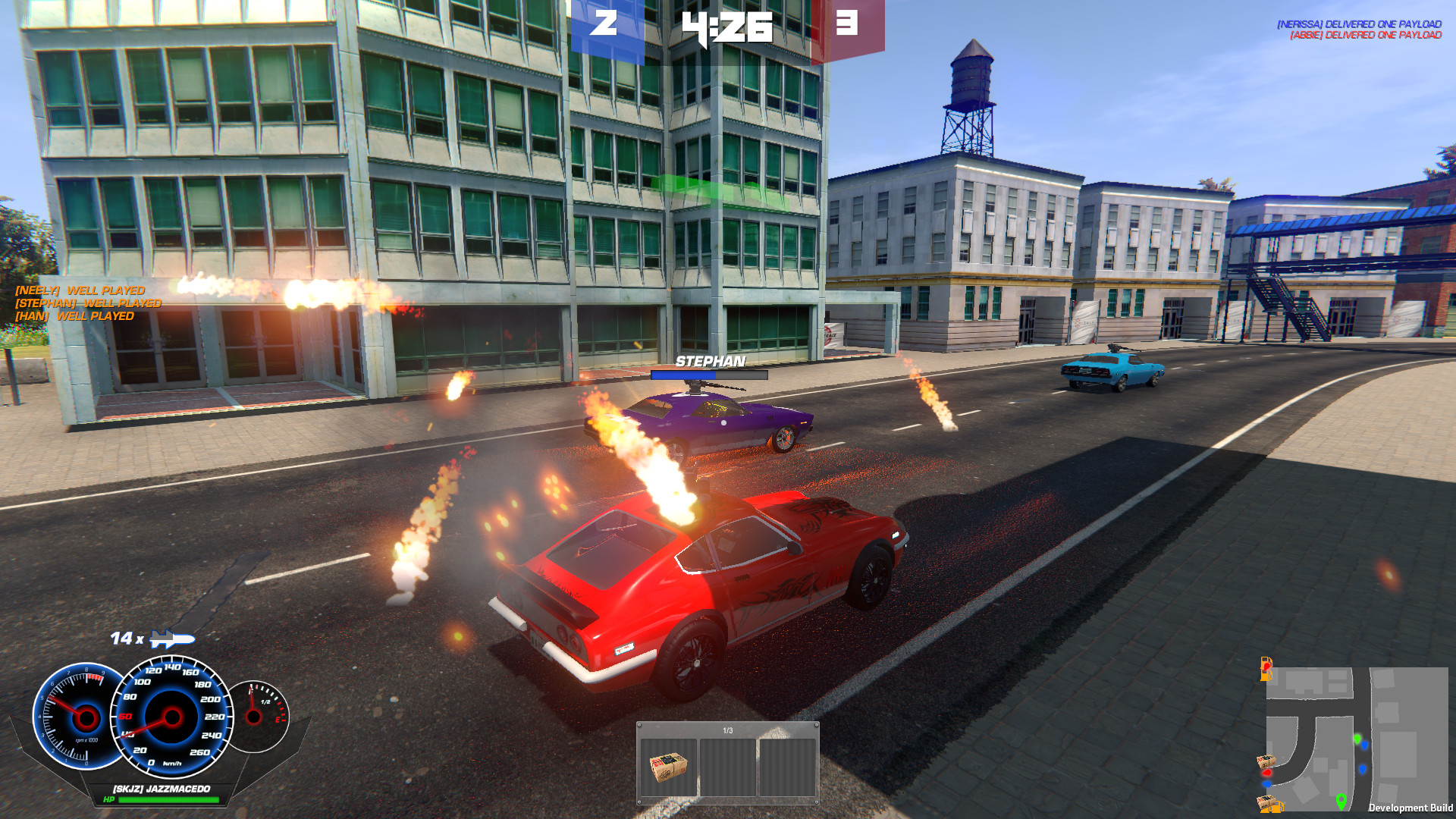Select the [NEELY] WELL PLAYED chat message

click(80, 290)
